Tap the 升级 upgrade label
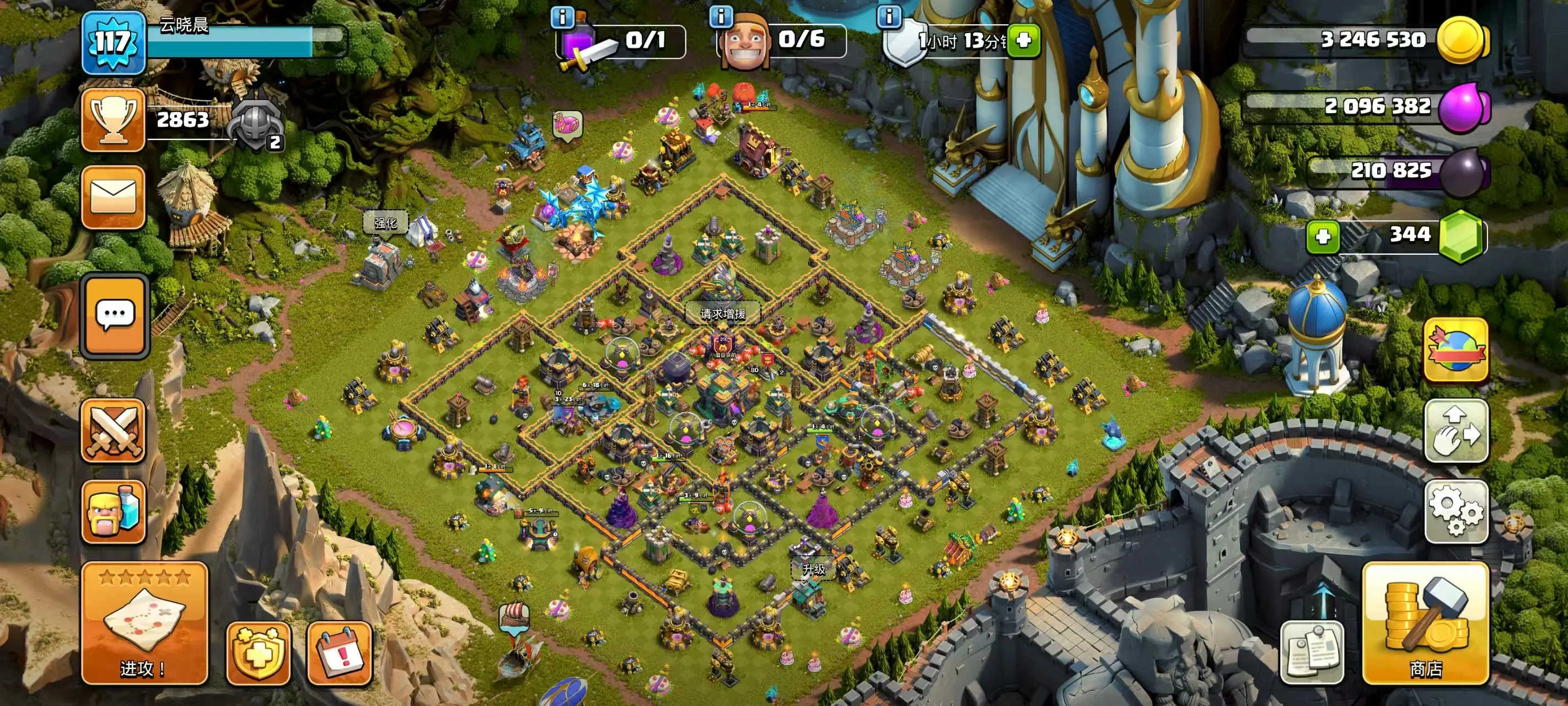 coord(813,569)
